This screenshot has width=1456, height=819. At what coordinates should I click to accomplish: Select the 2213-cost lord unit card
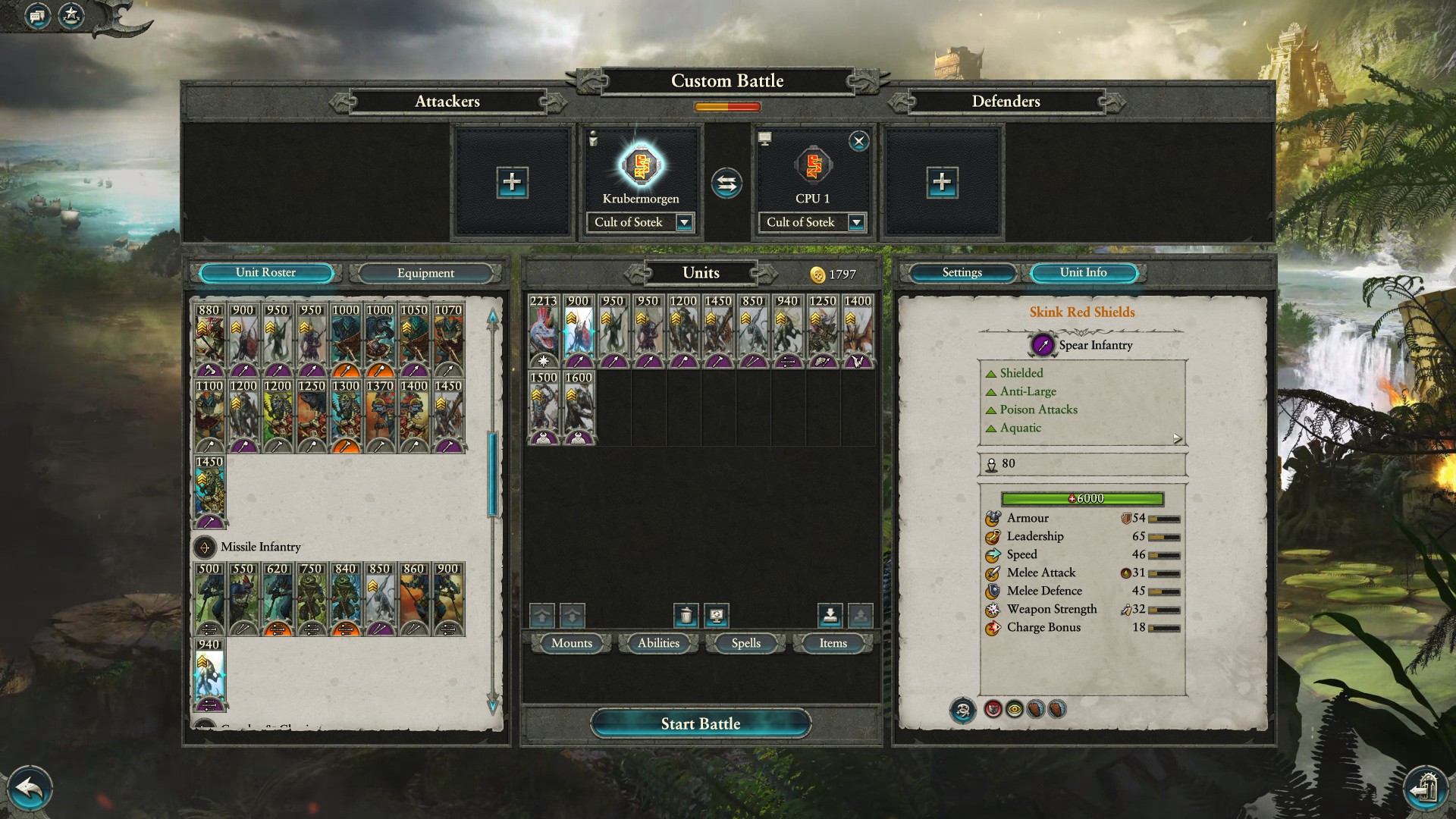click(544, 331)
